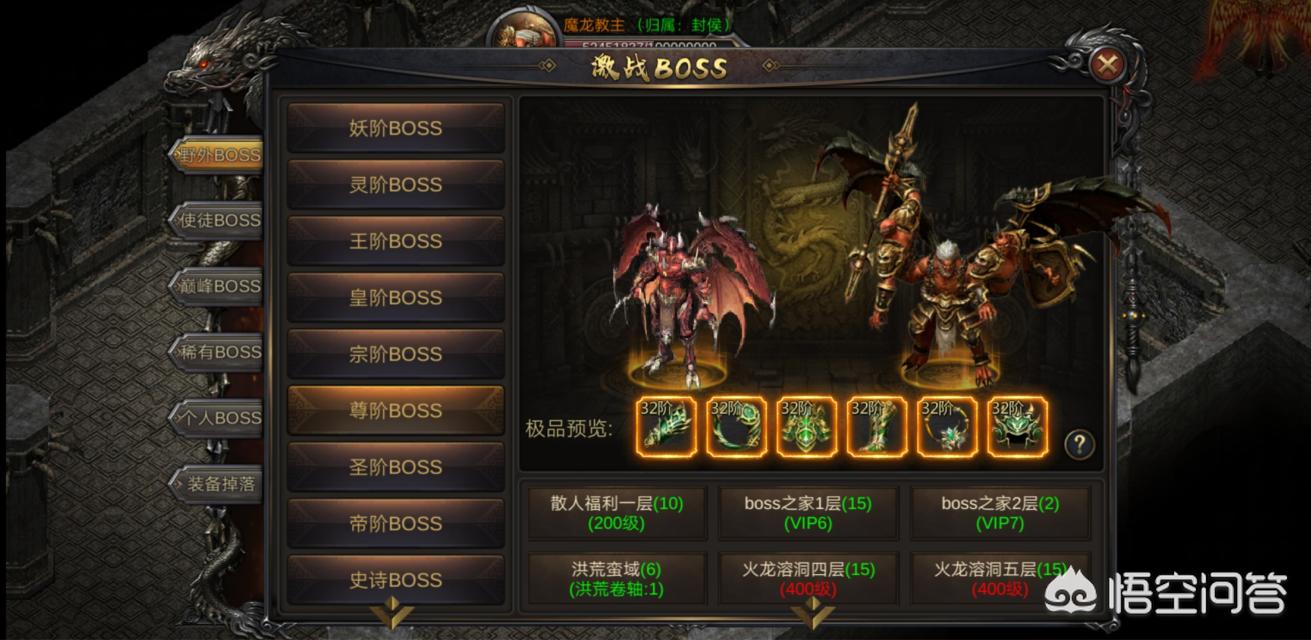Open the 皇阶BOSS list
Screen dimensions: 1311x640
pos(396,298)
